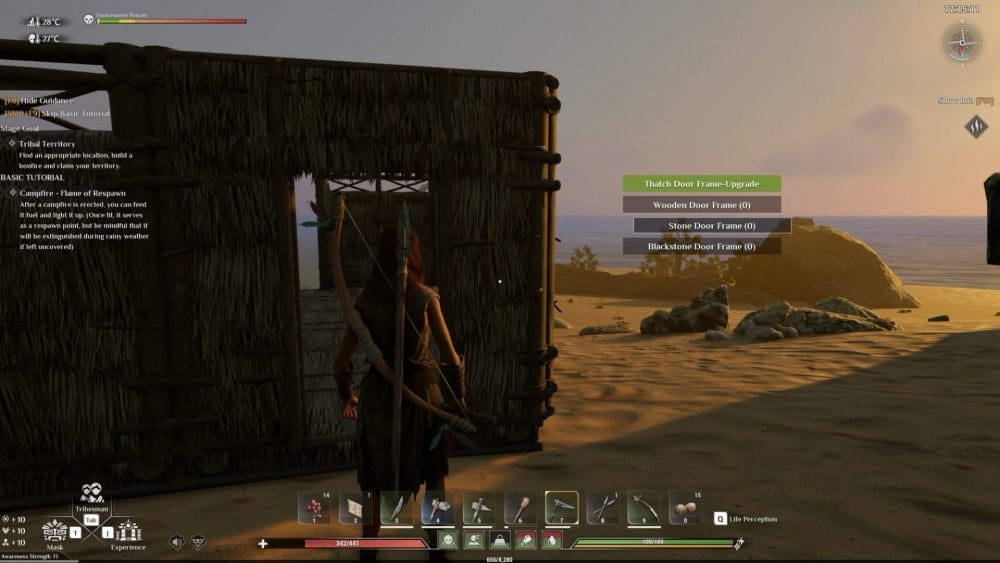This screenshot has width=1000, height=563.
Task: Click the flame diamond icon below Show Info
Action: click(976, 126)
